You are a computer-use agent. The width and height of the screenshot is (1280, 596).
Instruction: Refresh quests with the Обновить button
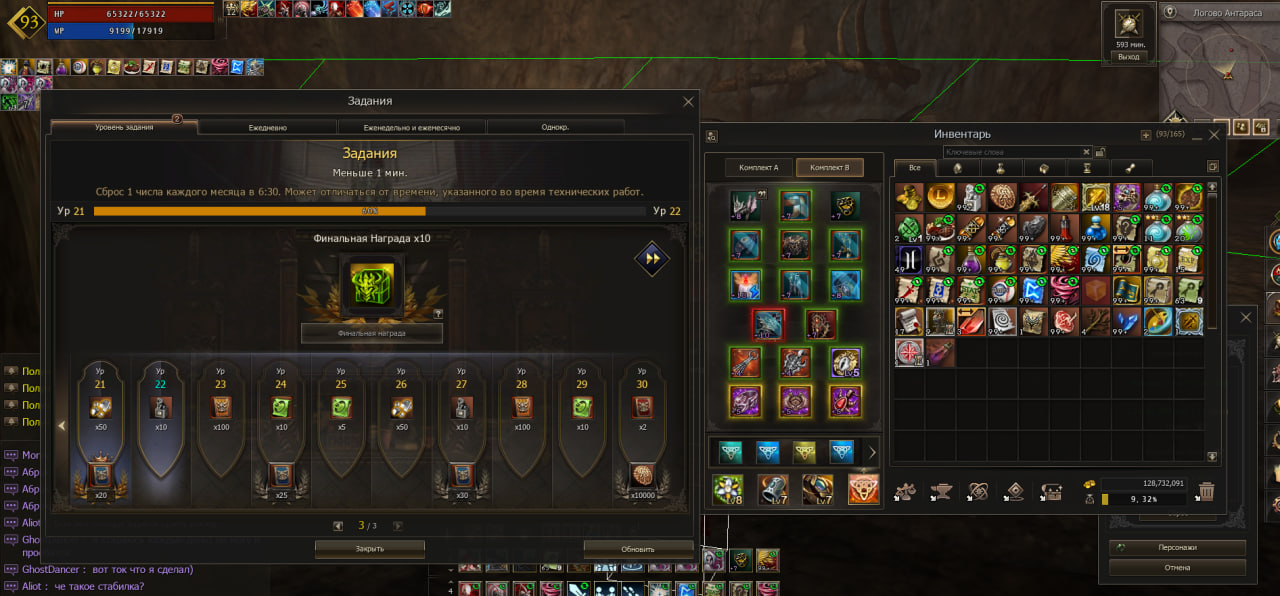[637, 549]
